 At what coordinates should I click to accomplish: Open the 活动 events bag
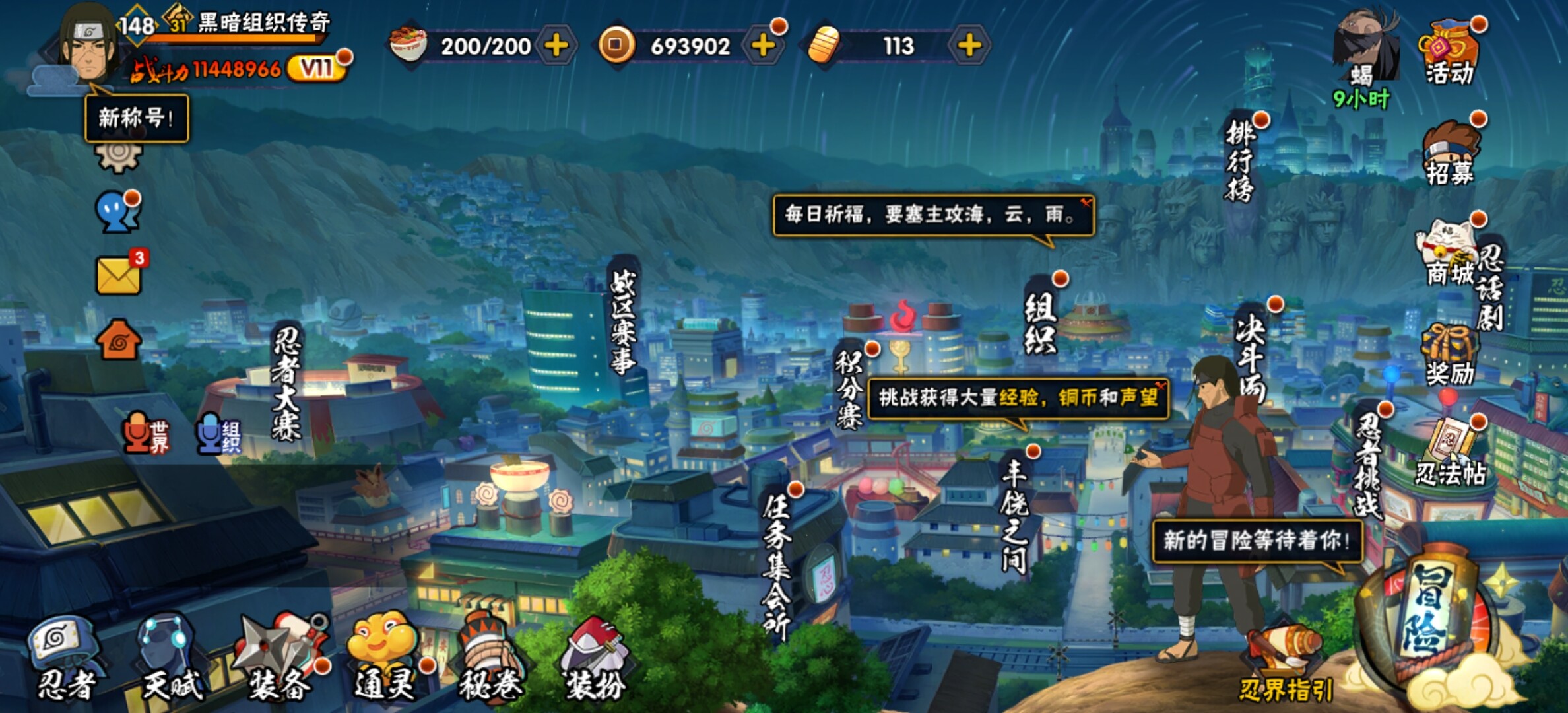pos(1450,53)
